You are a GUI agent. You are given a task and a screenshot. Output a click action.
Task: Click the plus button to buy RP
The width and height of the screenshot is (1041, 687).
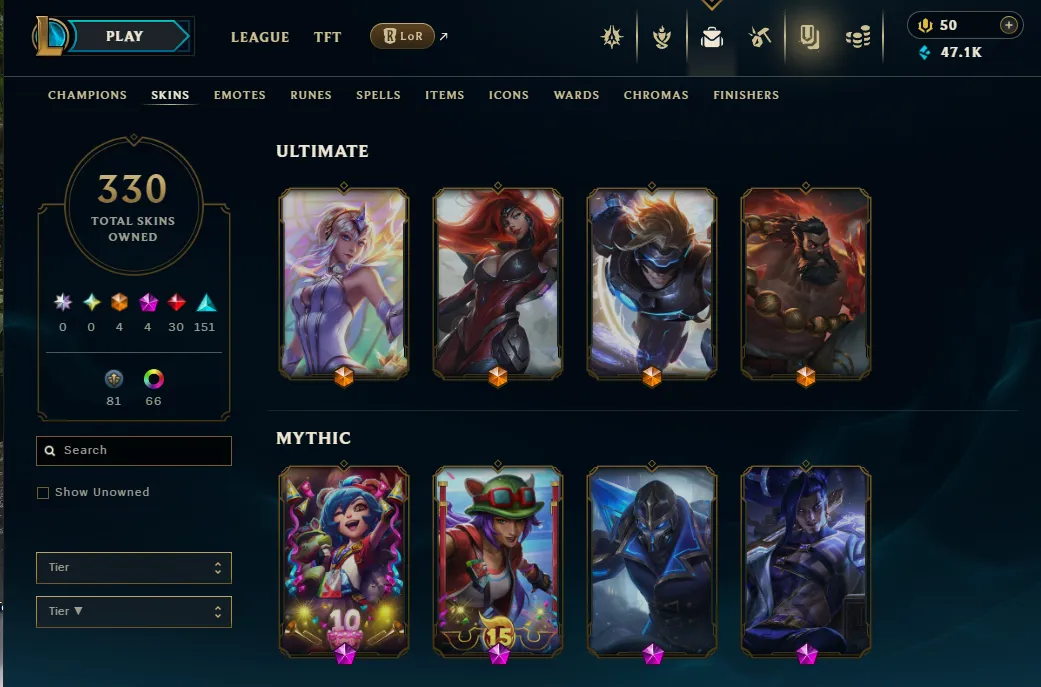pyautogui.click(x=1009, y=25)
